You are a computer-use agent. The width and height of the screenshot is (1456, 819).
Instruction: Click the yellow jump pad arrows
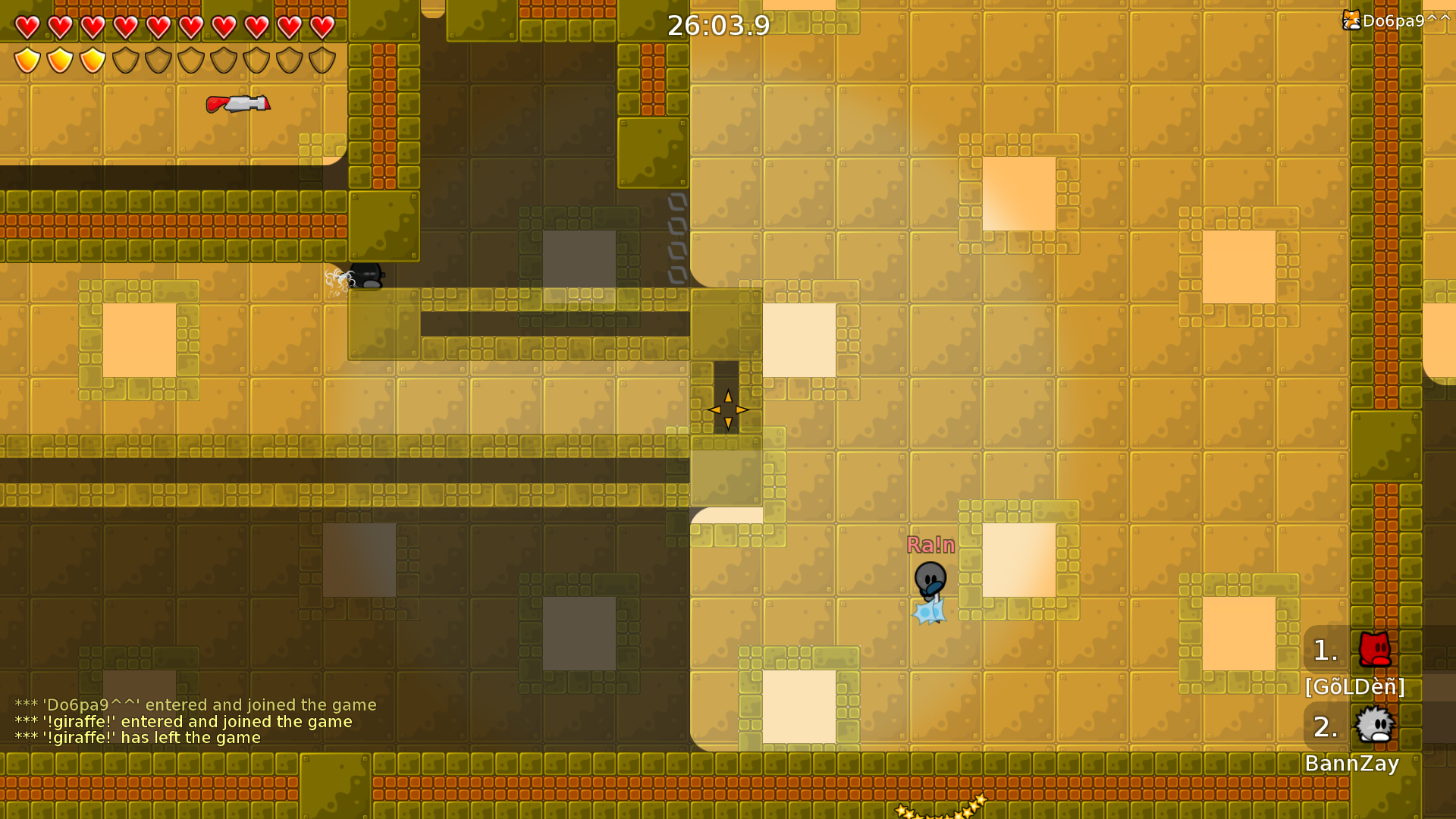click(x=728, y=409)
